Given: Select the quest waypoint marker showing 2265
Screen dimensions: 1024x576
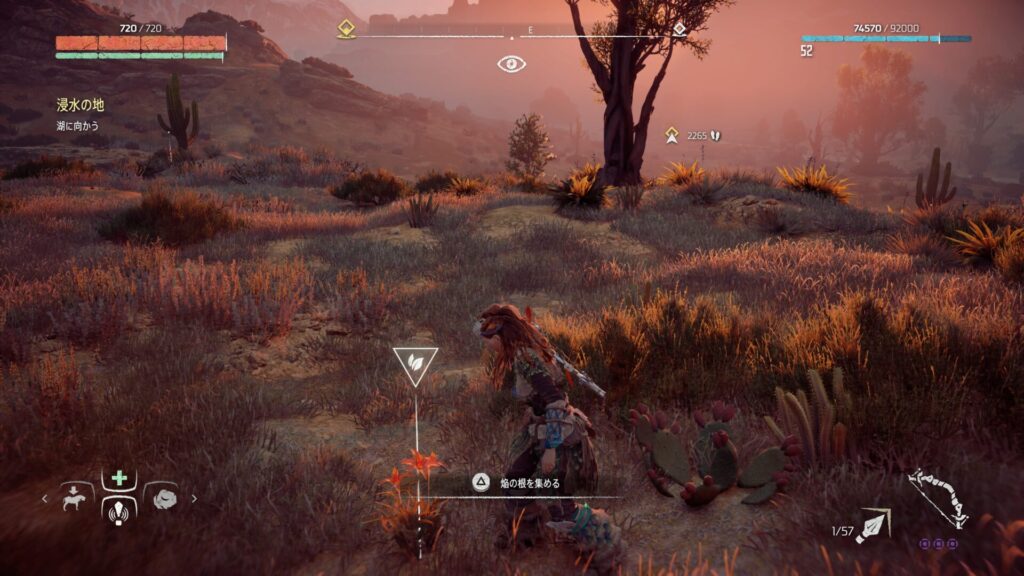Looking at the screenshot, I should click(x=674, y=134).
